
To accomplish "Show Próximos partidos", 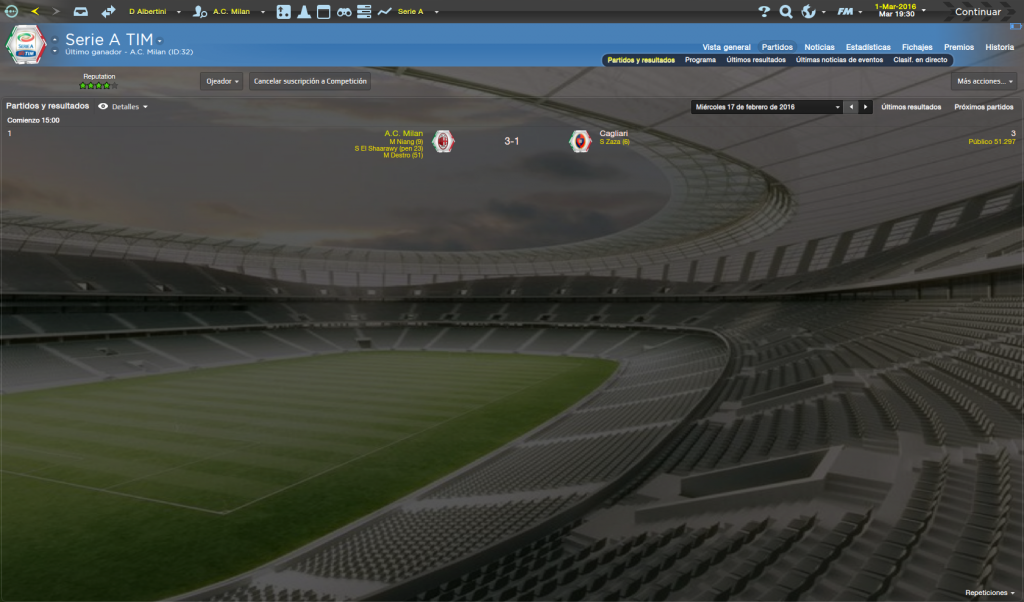I will pyautogui.click(x=983, y=106).
